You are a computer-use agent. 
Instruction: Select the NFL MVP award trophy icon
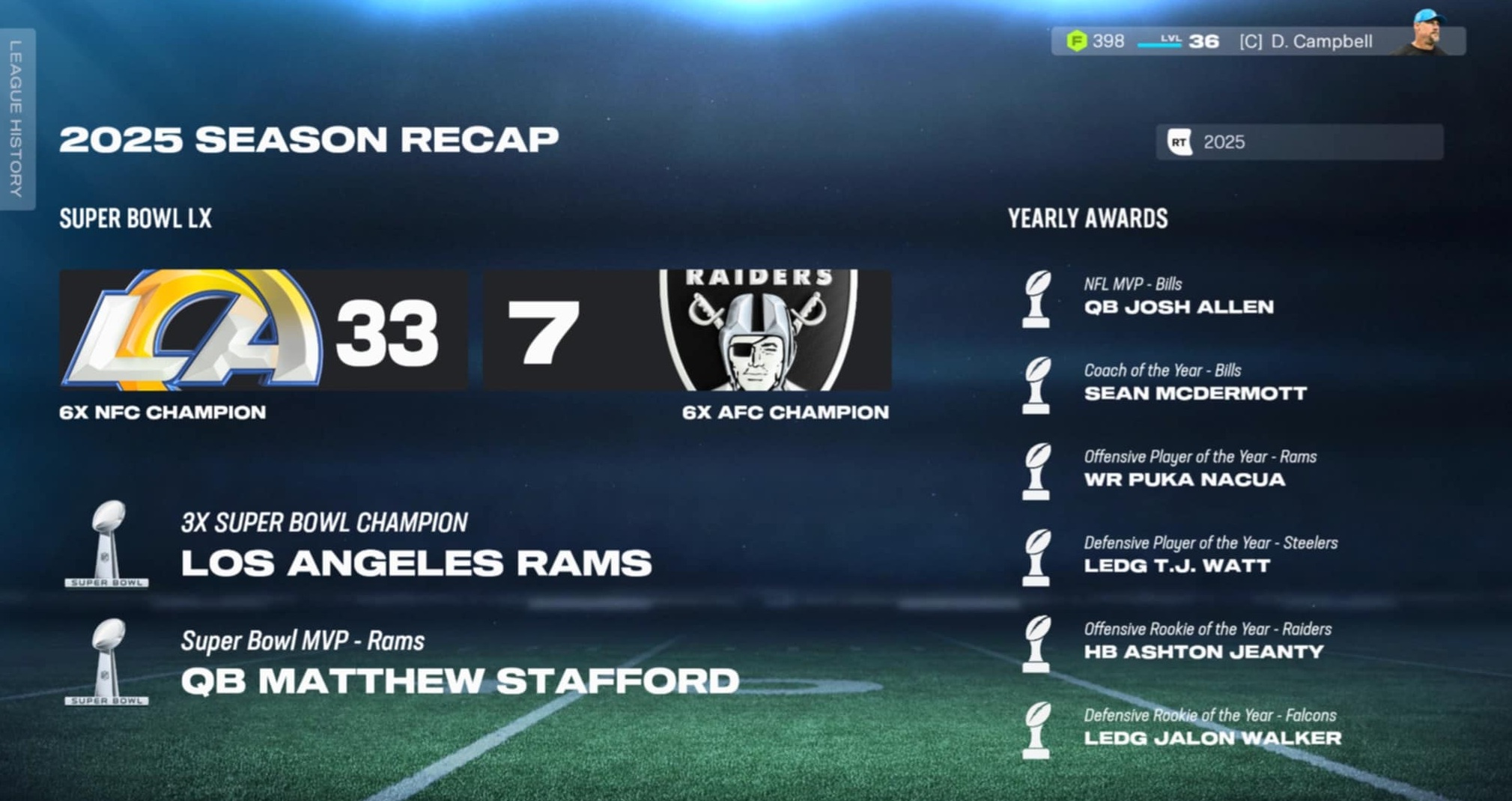[1037, 299]
